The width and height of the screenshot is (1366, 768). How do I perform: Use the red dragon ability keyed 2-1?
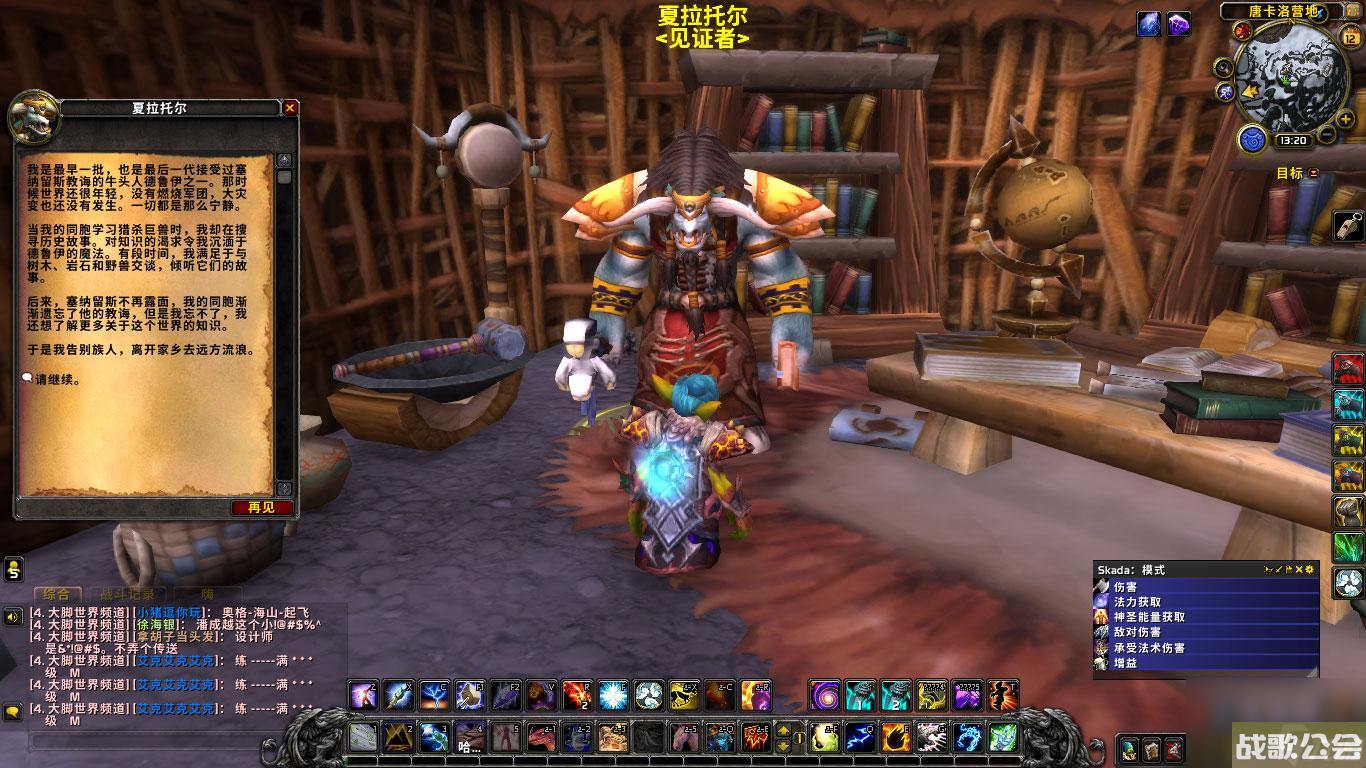point(541,738)
